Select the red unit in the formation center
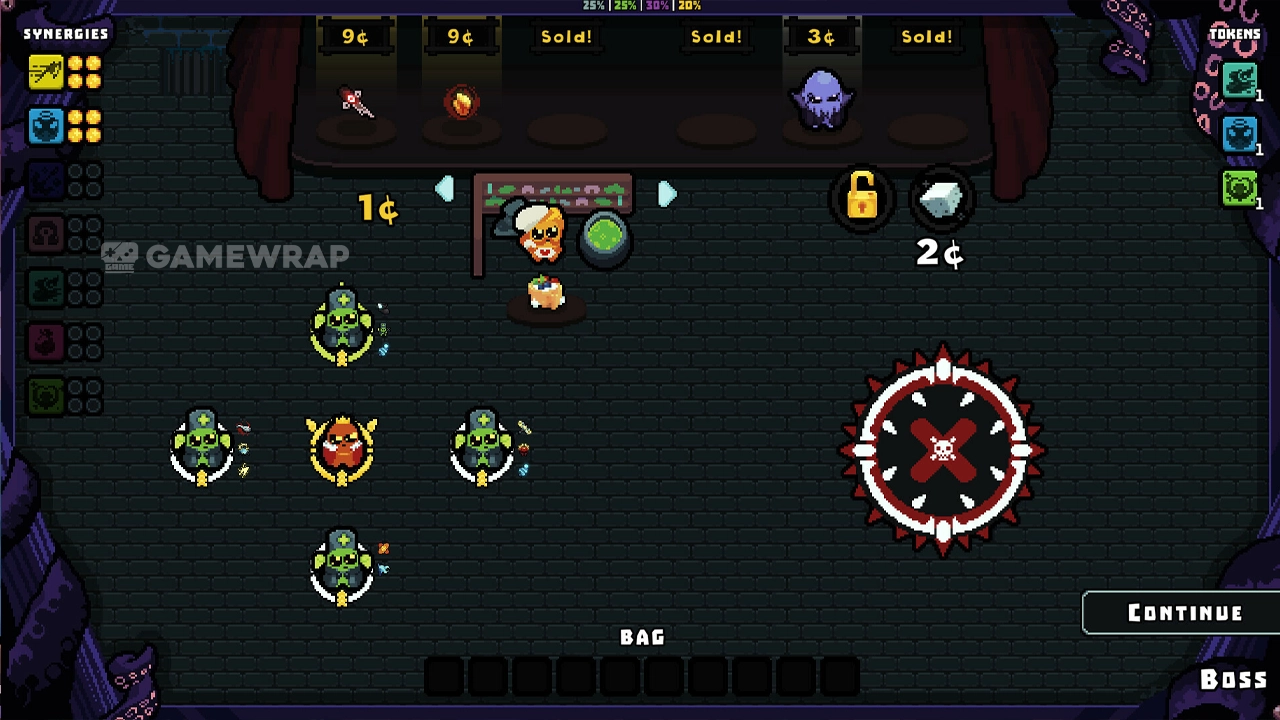The width and height of the screenshot is (1280, 720). (342, 447)
